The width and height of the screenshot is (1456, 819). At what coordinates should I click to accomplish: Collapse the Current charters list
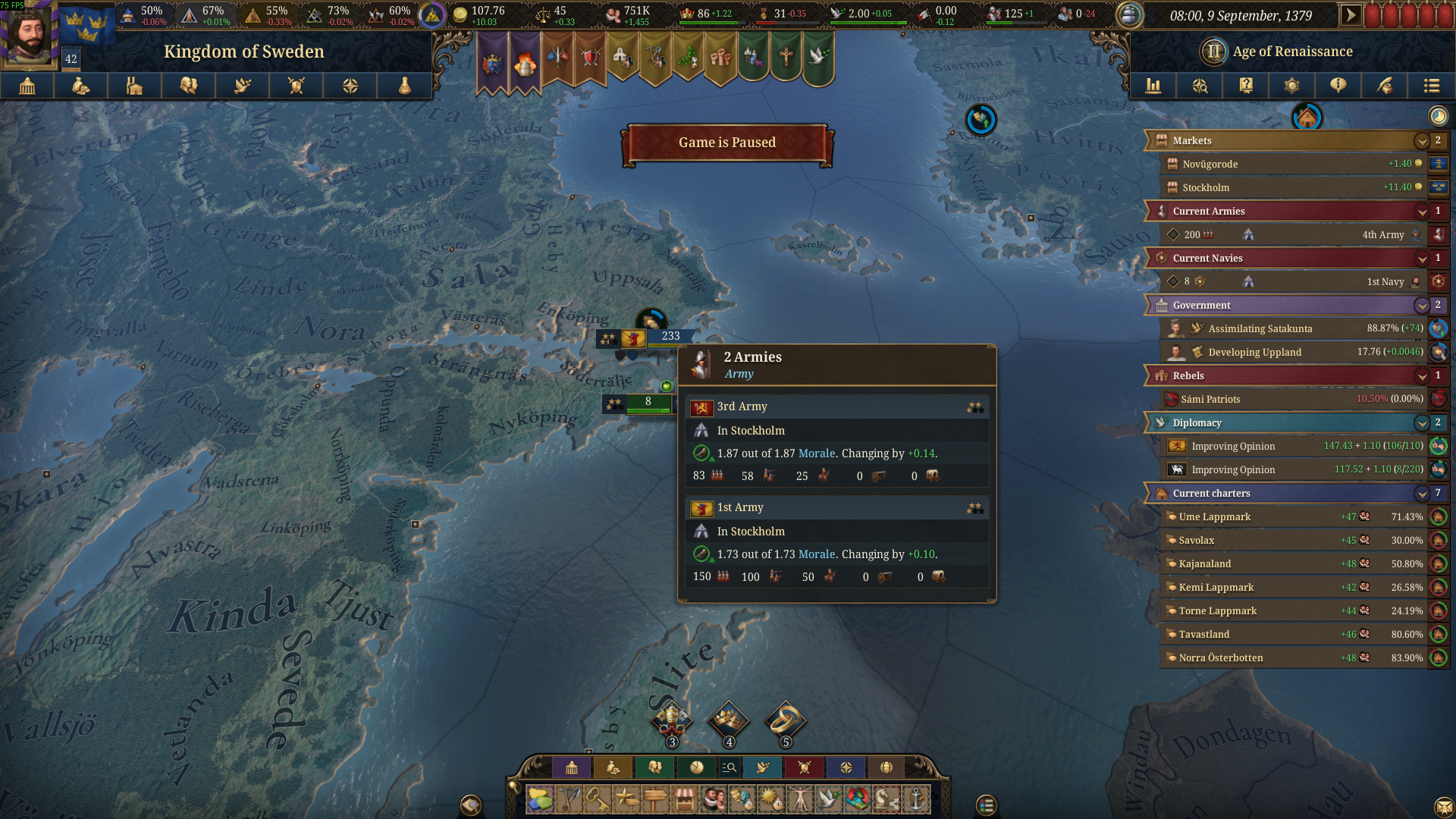point(1422,493)
